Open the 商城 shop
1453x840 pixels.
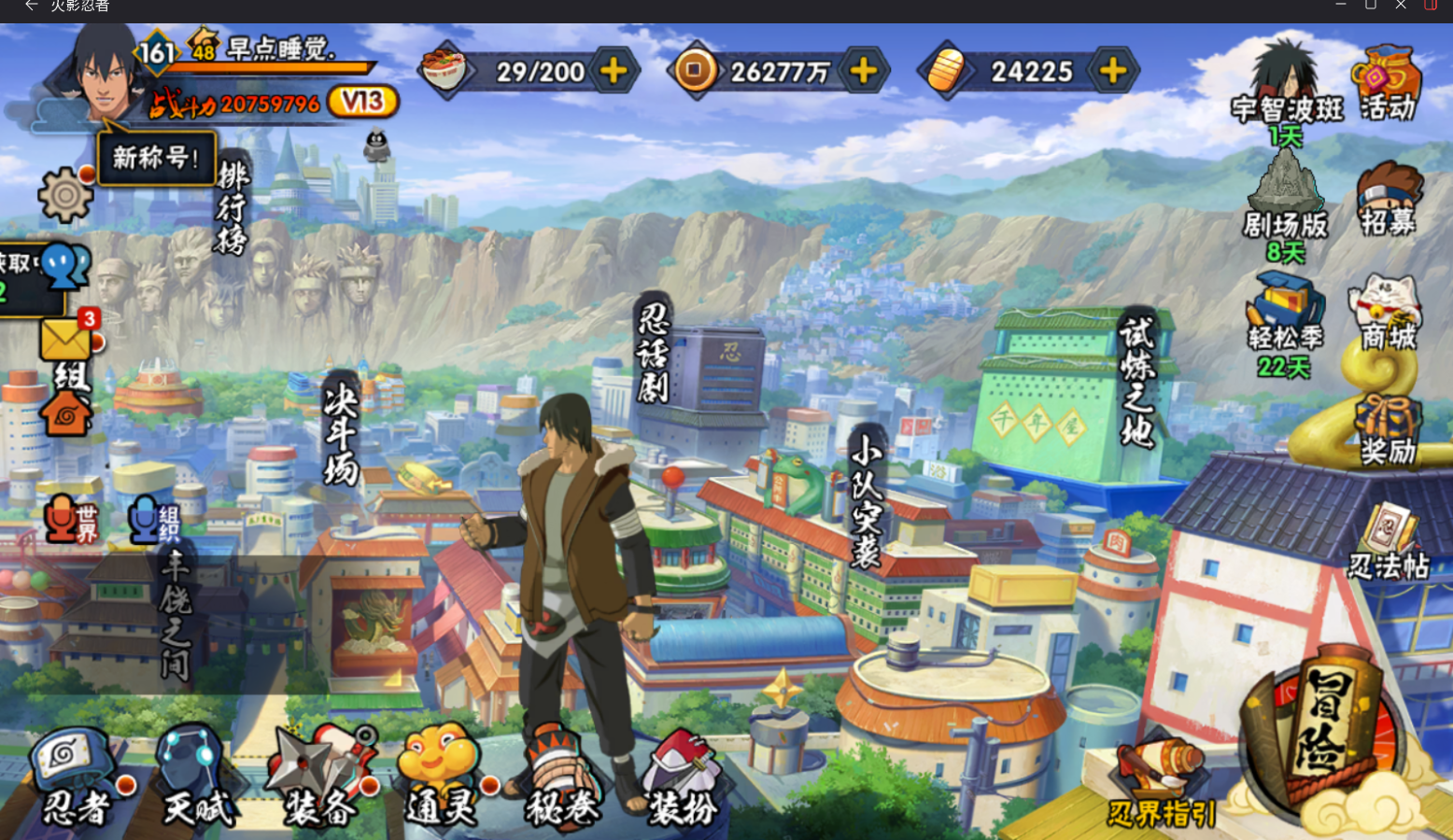click(1388, 313)
